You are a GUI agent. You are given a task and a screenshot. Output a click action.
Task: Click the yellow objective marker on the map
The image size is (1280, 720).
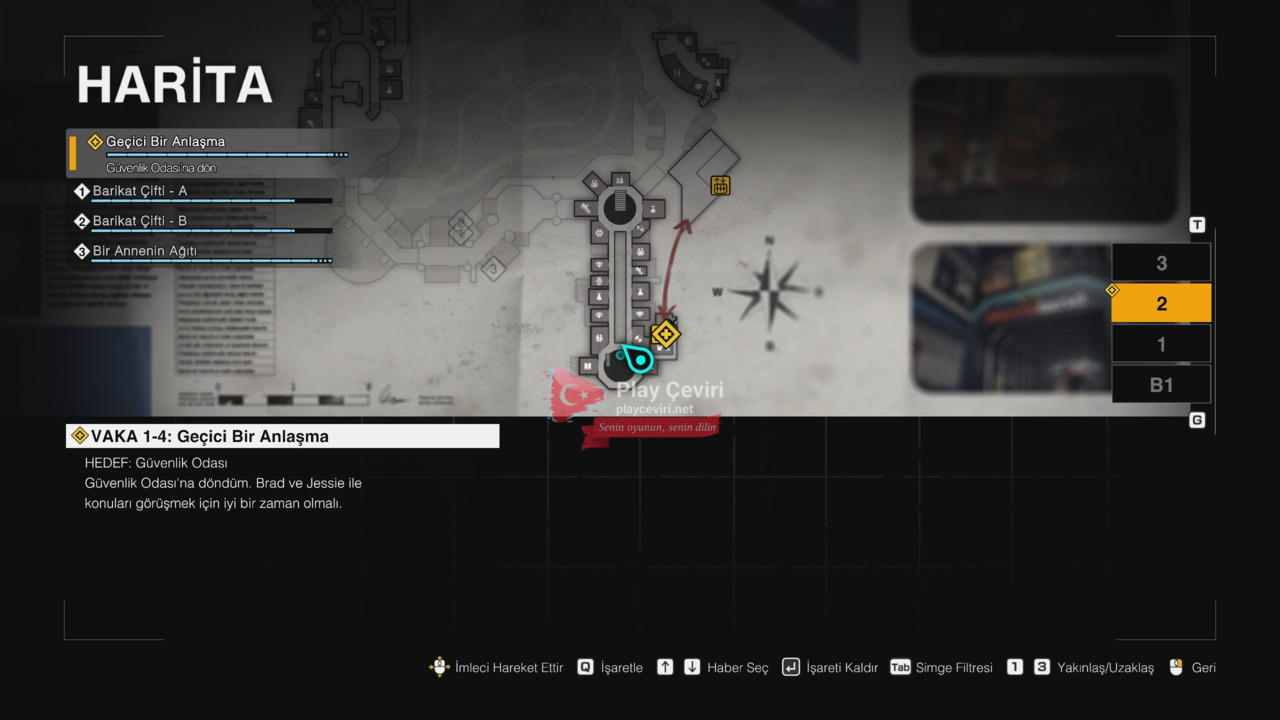click(665, 334)
